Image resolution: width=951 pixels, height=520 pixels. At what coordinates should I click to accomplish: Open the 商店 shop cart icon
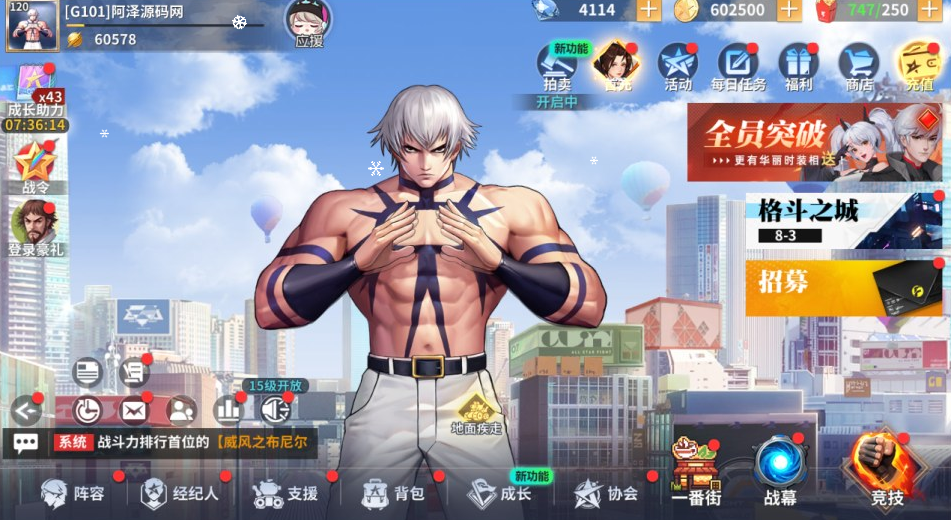(858, 64)
